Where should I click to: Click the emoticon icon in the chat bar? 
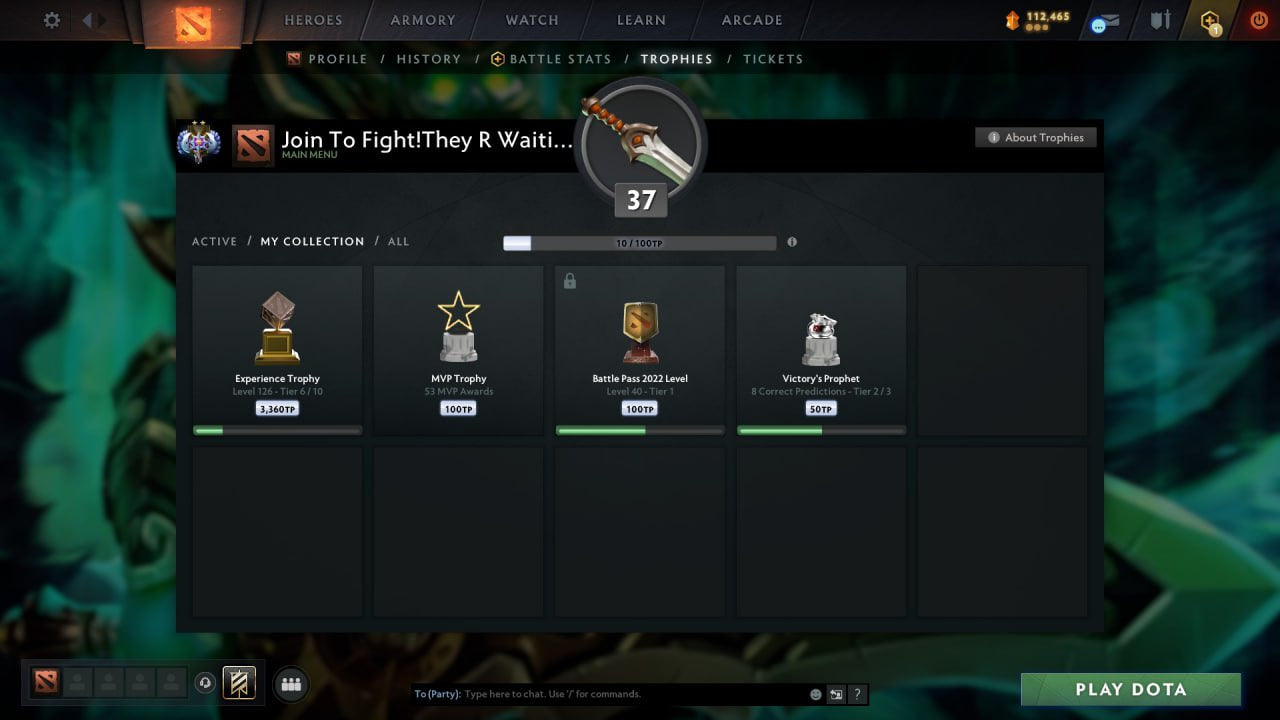pos(814,693)
